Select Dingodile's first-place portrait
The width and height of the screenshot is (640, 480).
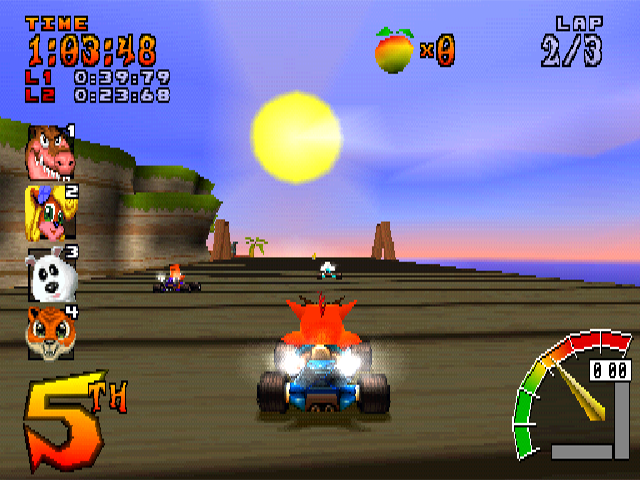point(50,151)
